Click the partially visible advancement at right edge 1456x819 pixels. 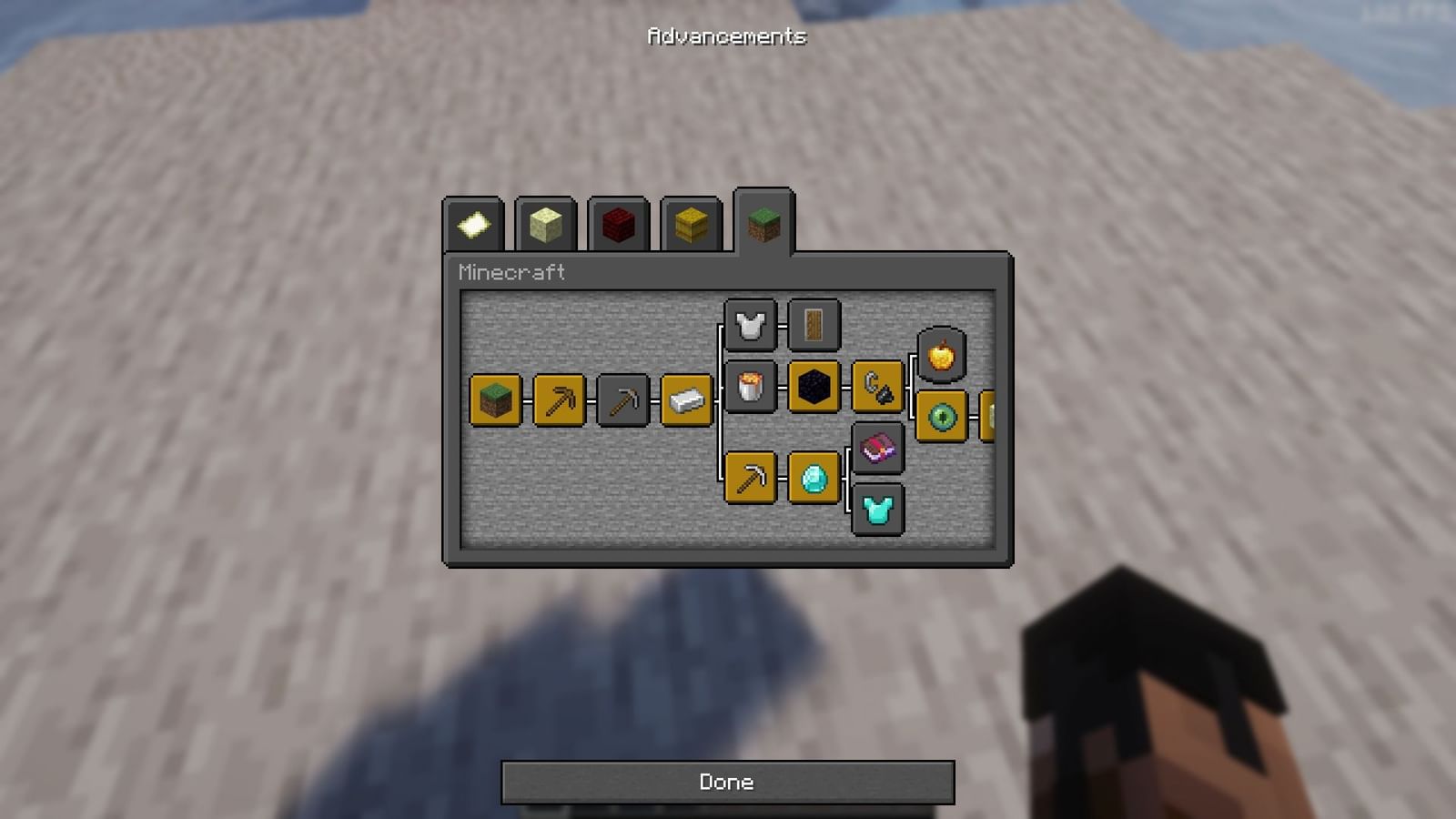coord(992,418)
